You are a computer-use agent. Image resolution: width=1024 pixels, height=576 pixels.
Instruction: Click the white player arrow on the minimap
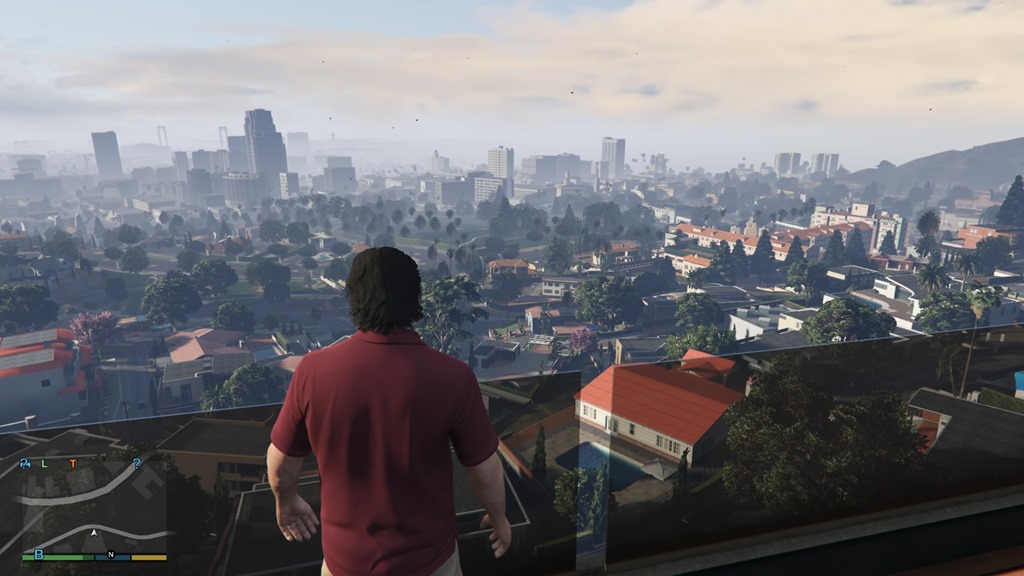pyautogui.click(x=94, y=533)
